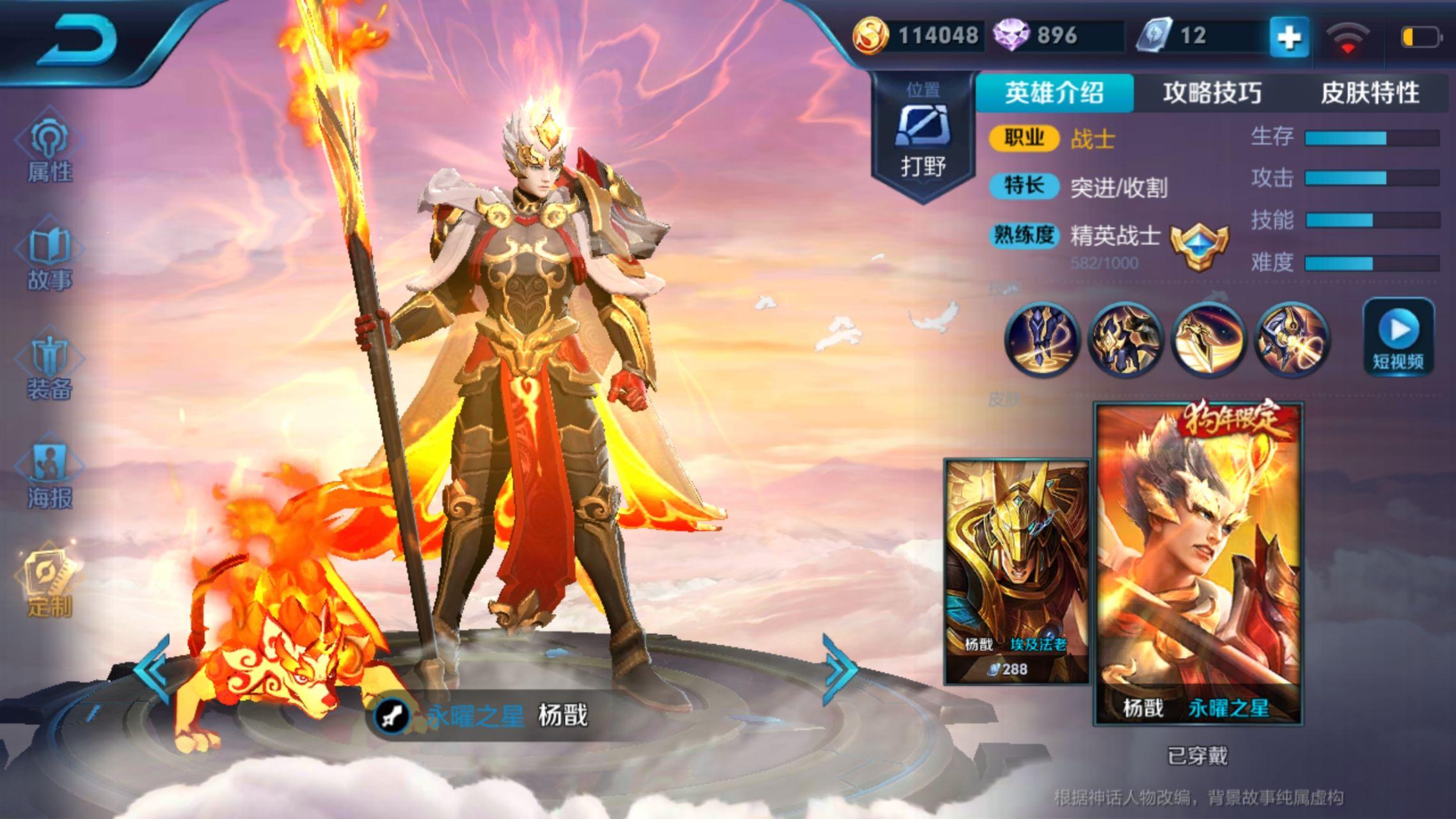The width and height of the screenshot is (1456, 819).
Task: Open the 定制 customization section
Action: (x=49, y=585)
